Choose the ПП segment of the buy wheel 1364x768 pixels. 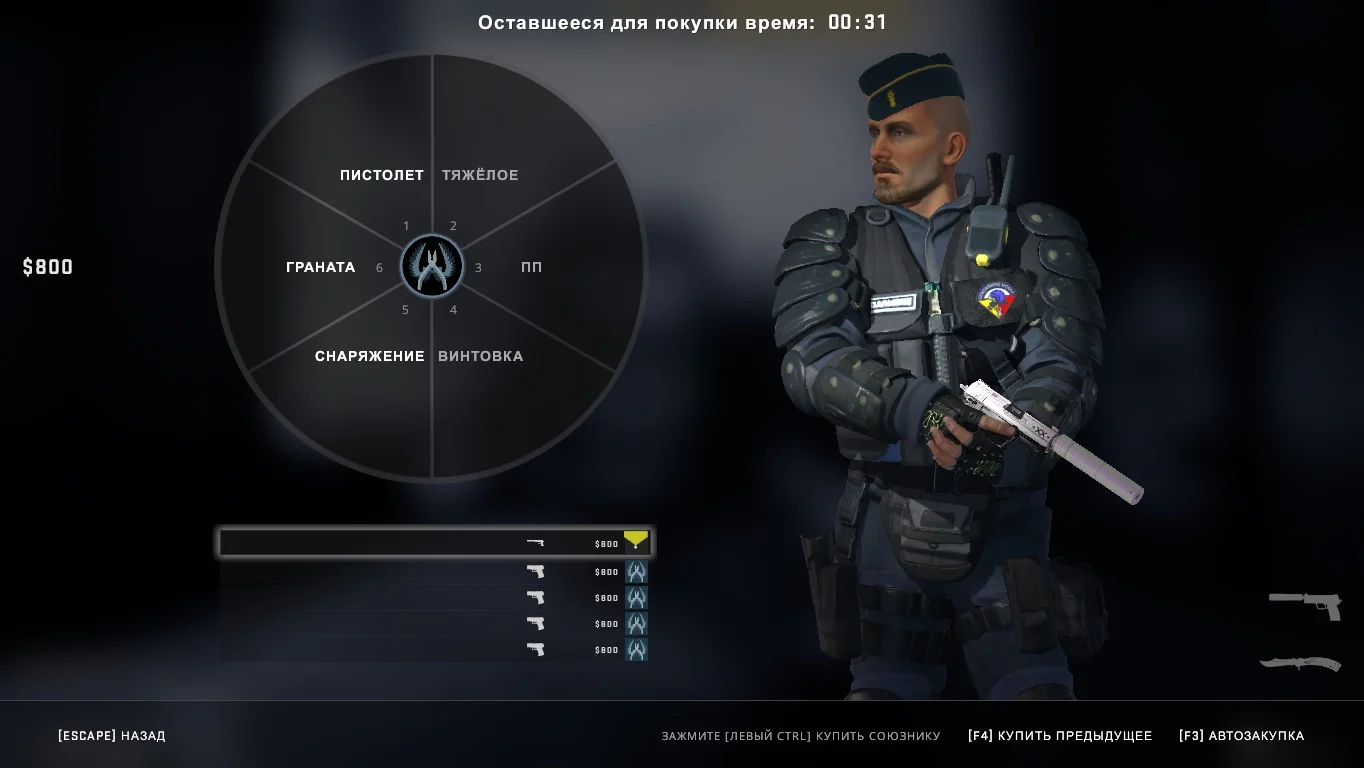(531, 267)
